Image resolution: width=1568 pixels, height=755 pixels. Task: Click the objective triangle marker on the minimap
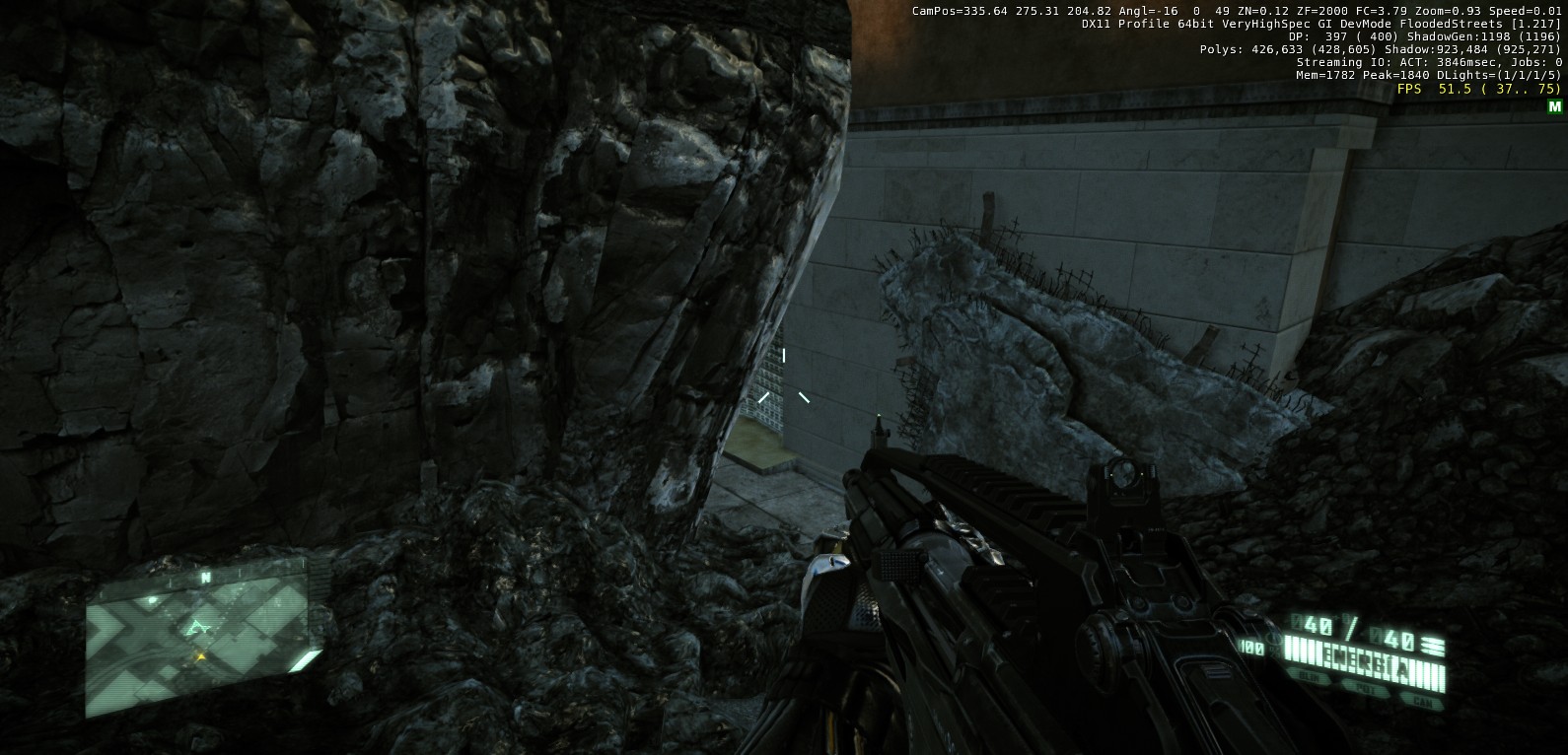[x=198, y=626]
